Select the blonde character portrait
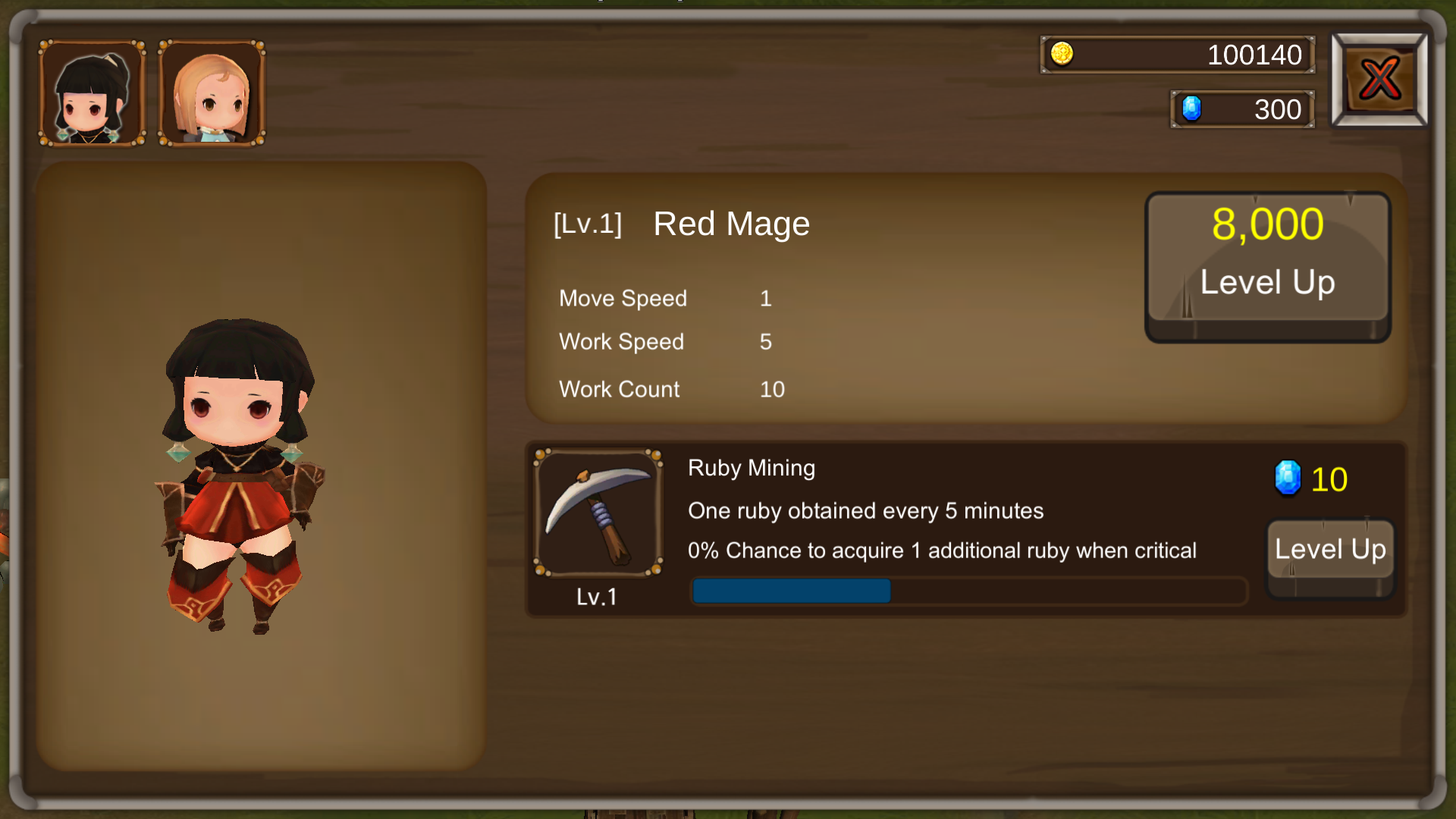This screenshot has height=819, width=1456. (x=211, y=91)
